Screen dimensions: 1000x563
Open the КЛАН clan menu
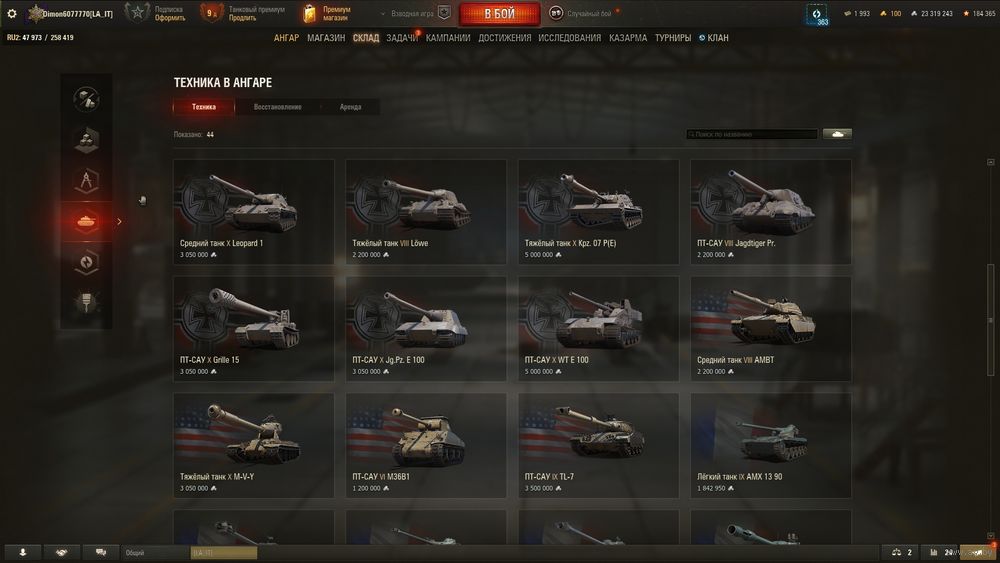[x=717, y=38]
